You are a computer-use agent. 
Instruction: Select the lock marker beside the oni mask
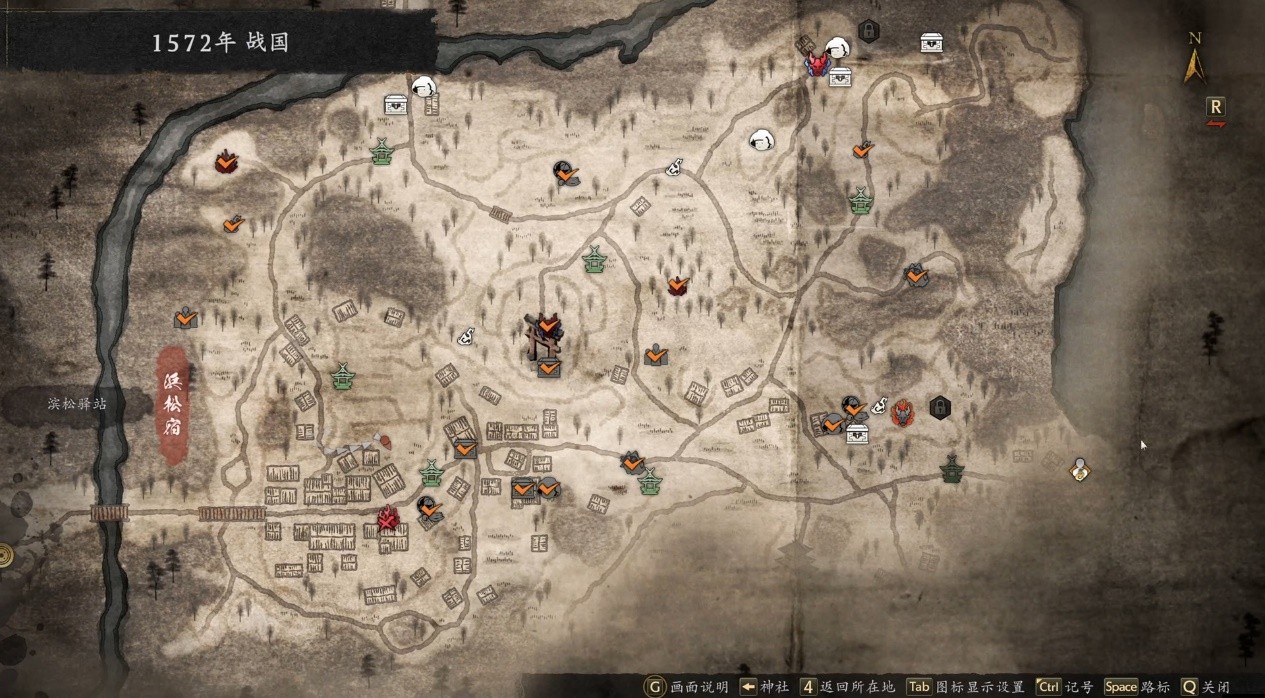click(x=939, y=407)
